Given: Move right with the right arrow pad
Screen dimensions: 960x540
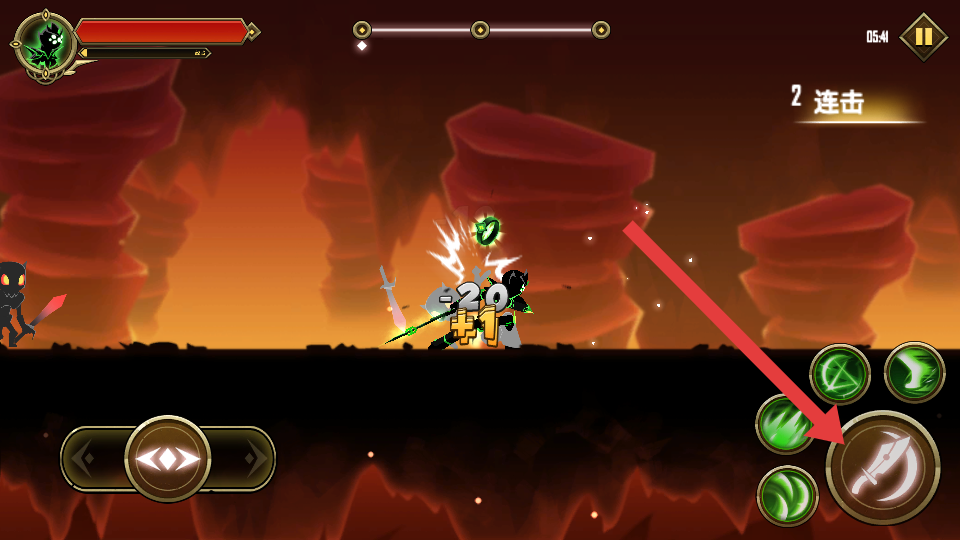Looking at the screenshot, I should [x=250, y=459].
